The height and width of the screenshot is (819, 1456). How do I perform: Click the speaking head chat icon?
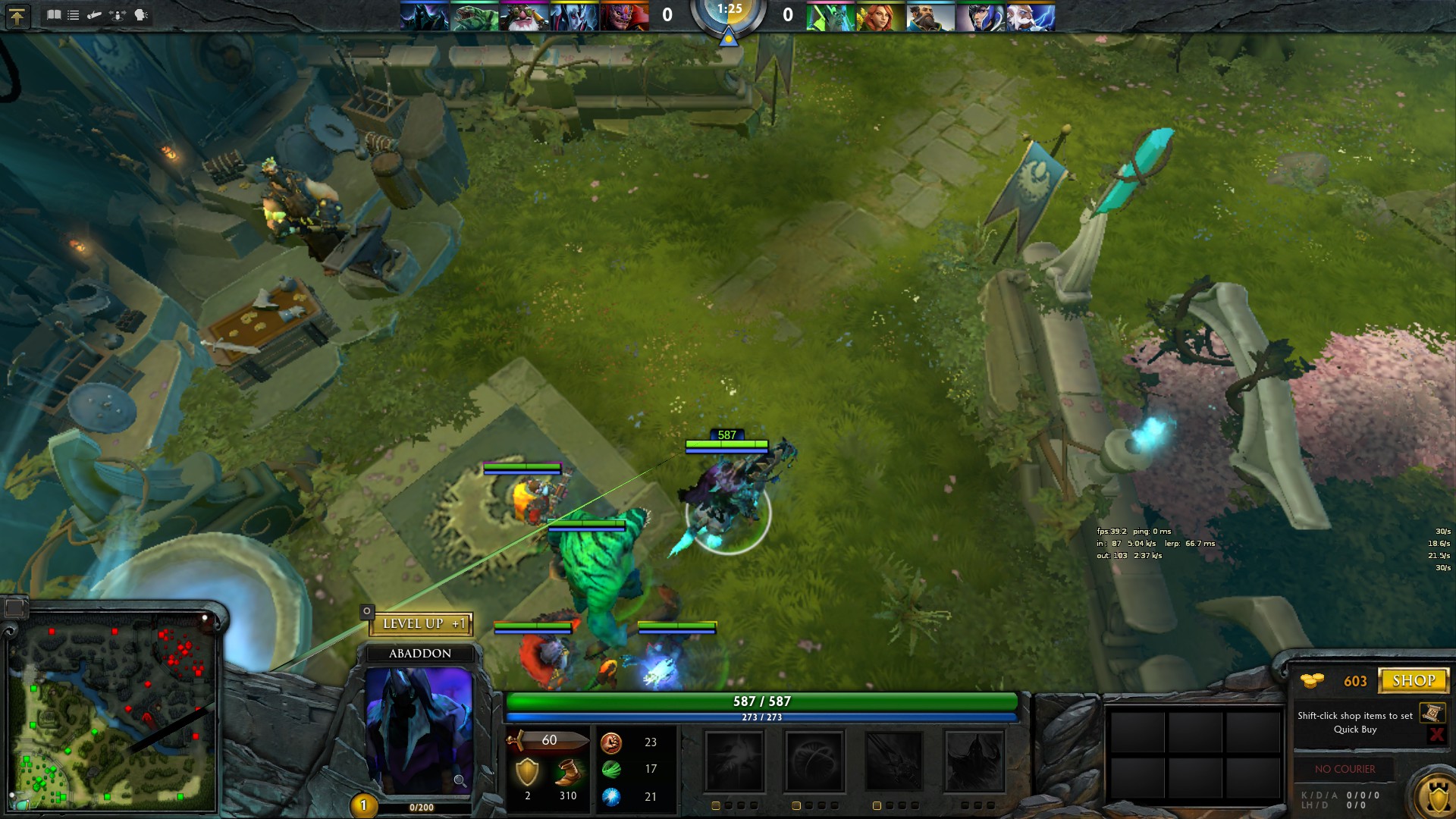(141, 14)
